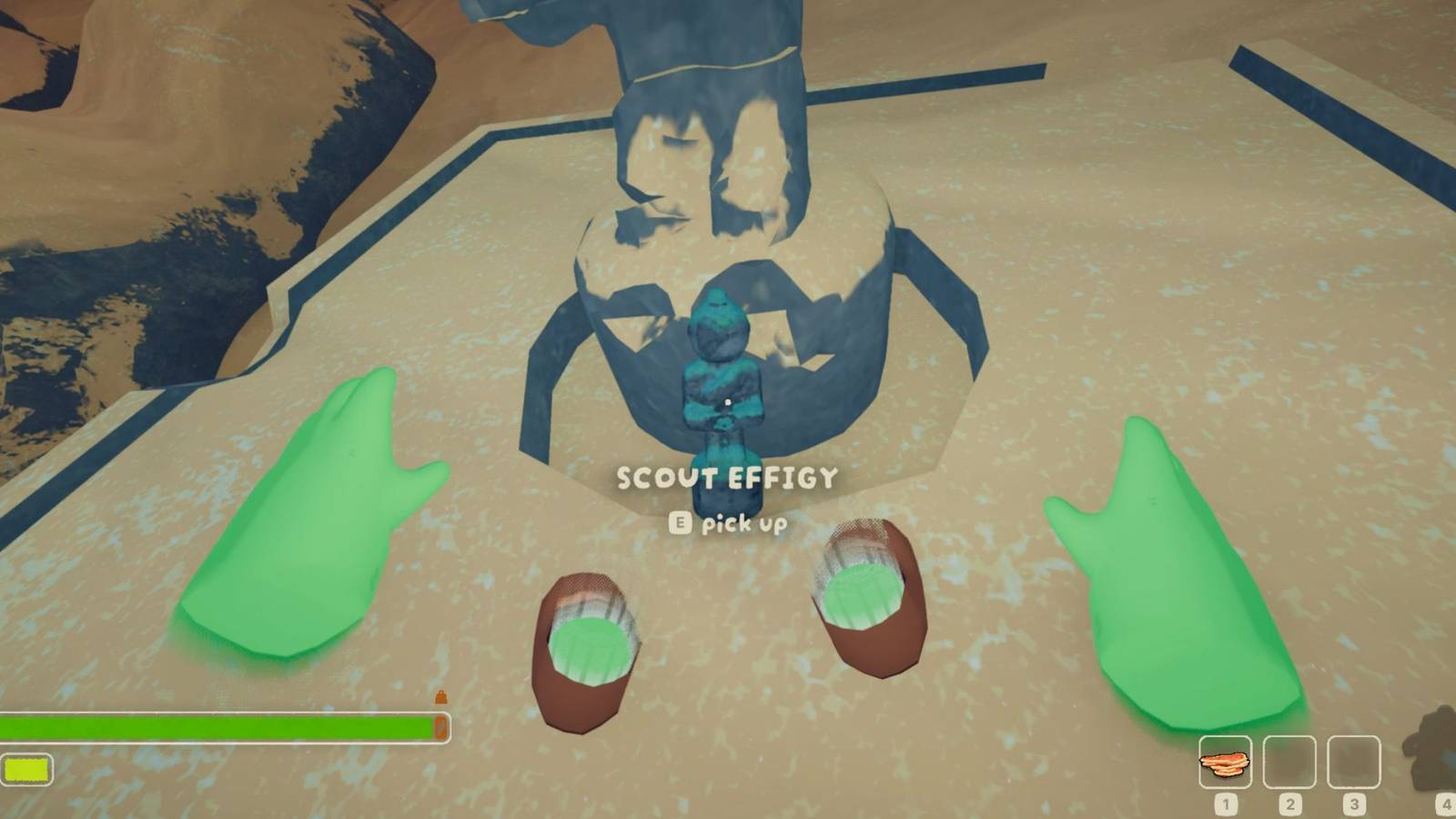Viewport: 1456px width, 819px height.
Task: Click the green health bar
Action: (x=218, y=725)
